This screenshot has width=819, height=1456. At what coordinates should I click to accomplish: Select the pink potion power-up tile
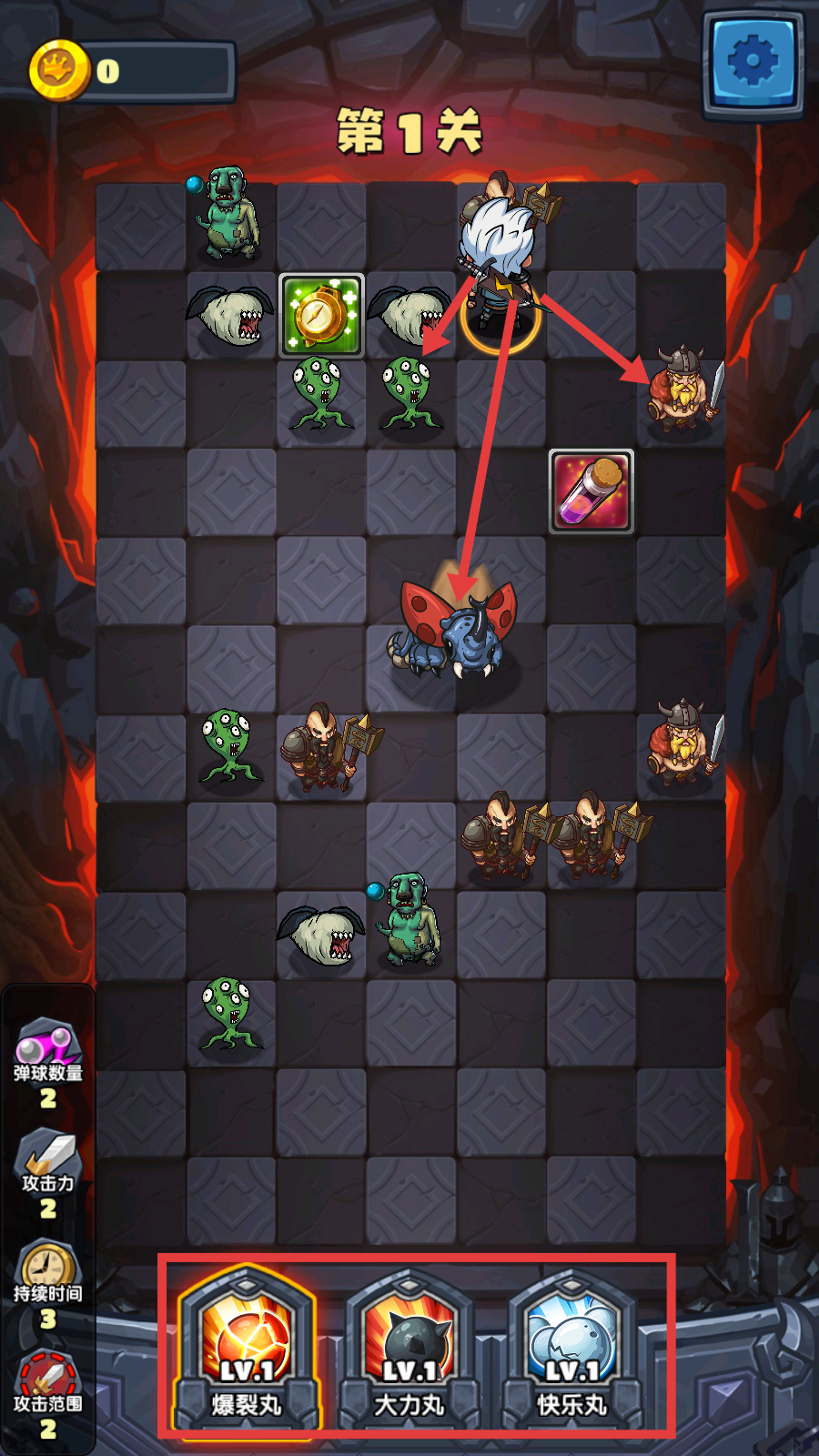point(591,491)
